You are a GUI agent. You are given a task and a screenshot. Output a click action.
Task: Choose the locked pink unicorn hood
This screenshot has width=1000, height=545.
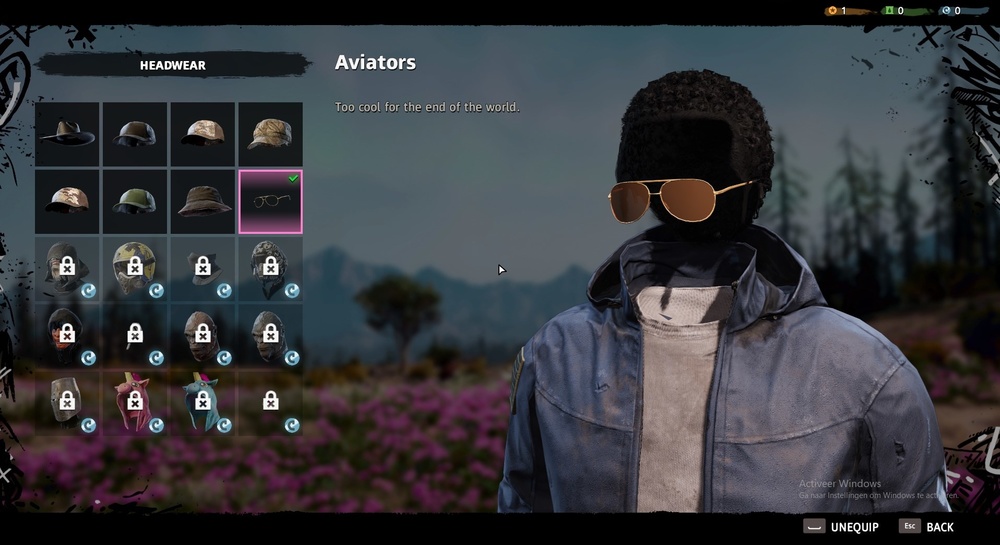[136, 402]
